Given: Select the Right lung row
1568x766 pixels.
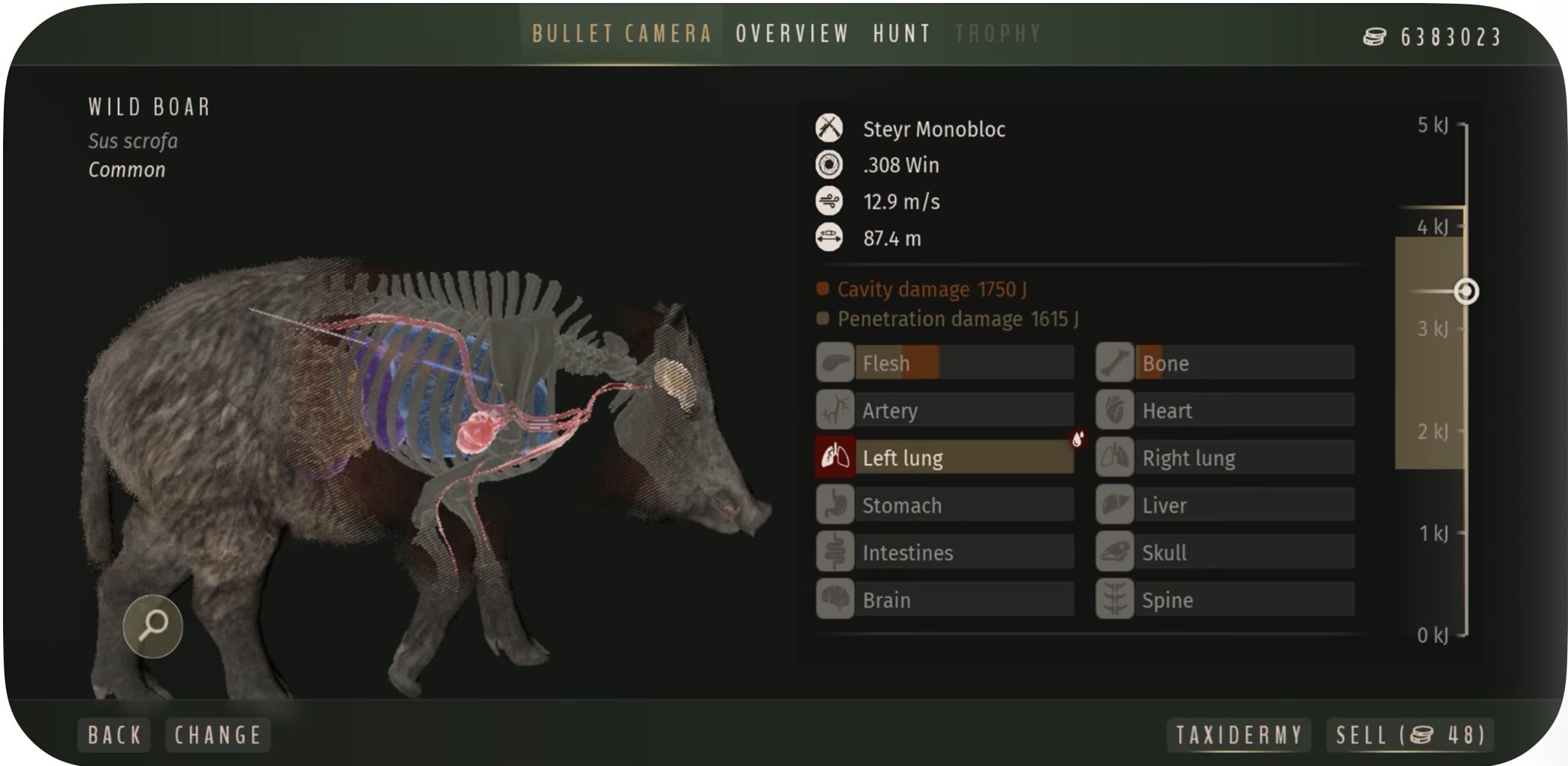Looking at the screenshot, I should pos(1226,457).
